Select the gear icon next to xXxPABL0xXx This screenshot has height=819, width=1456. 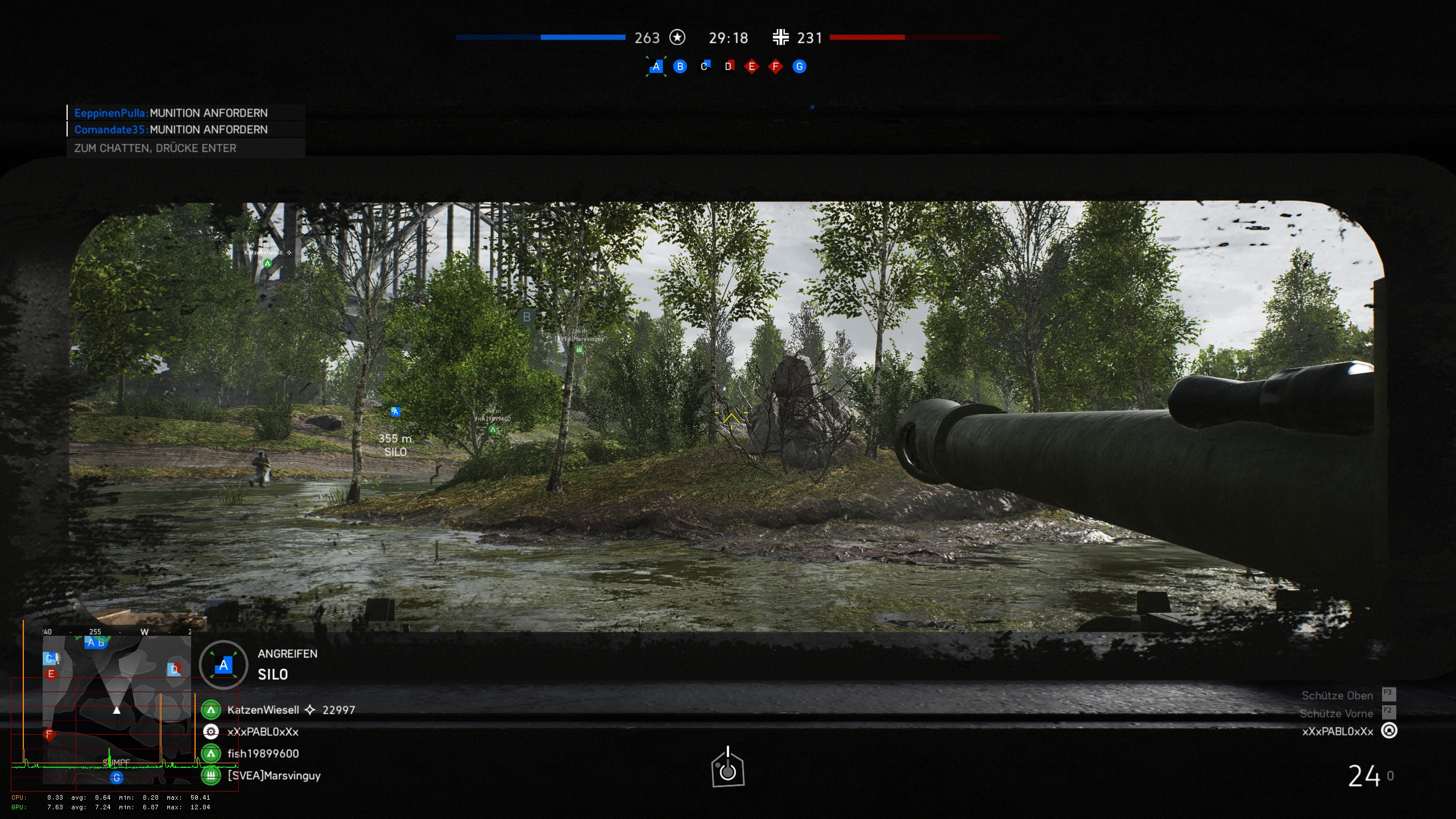click(x=211, y=731)
